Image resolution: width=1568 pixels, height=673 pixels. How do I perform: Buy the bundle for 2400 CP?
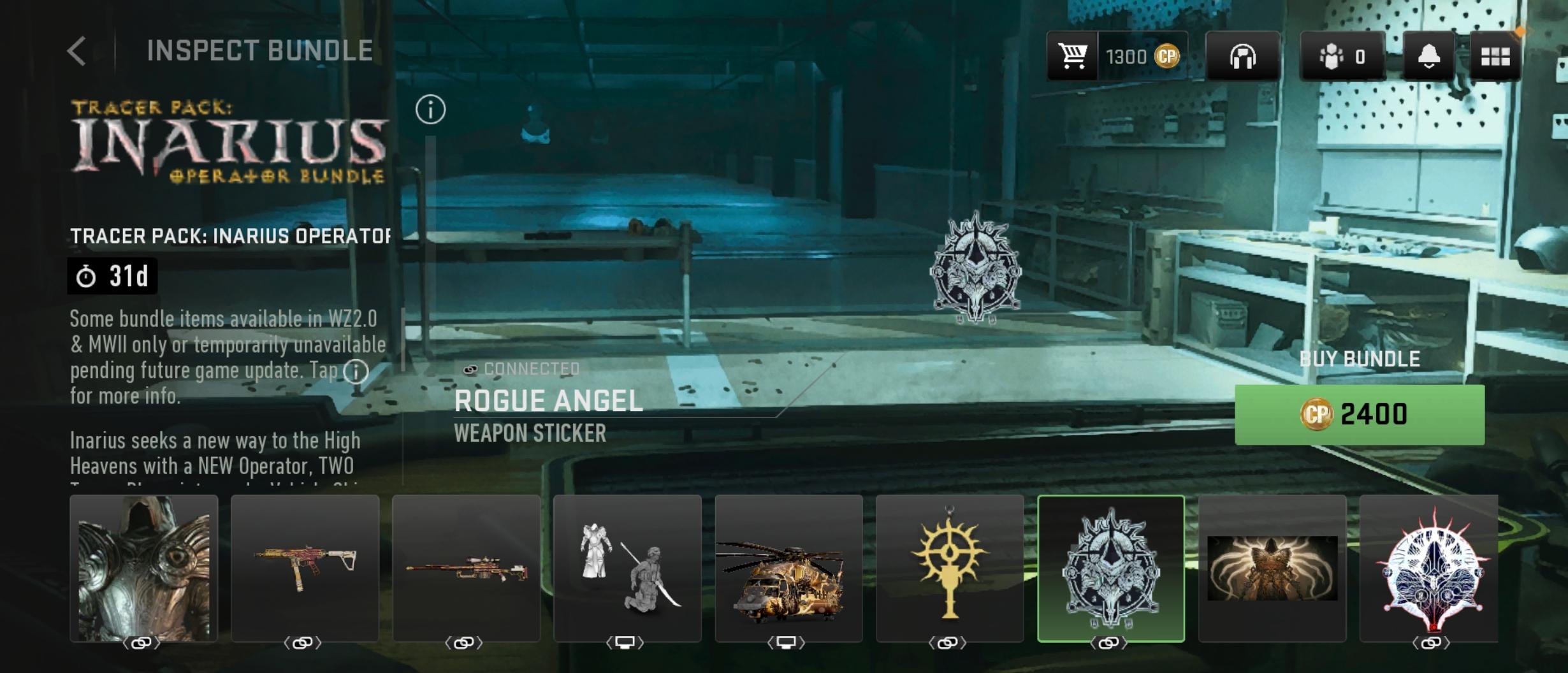coord(1359,415)
